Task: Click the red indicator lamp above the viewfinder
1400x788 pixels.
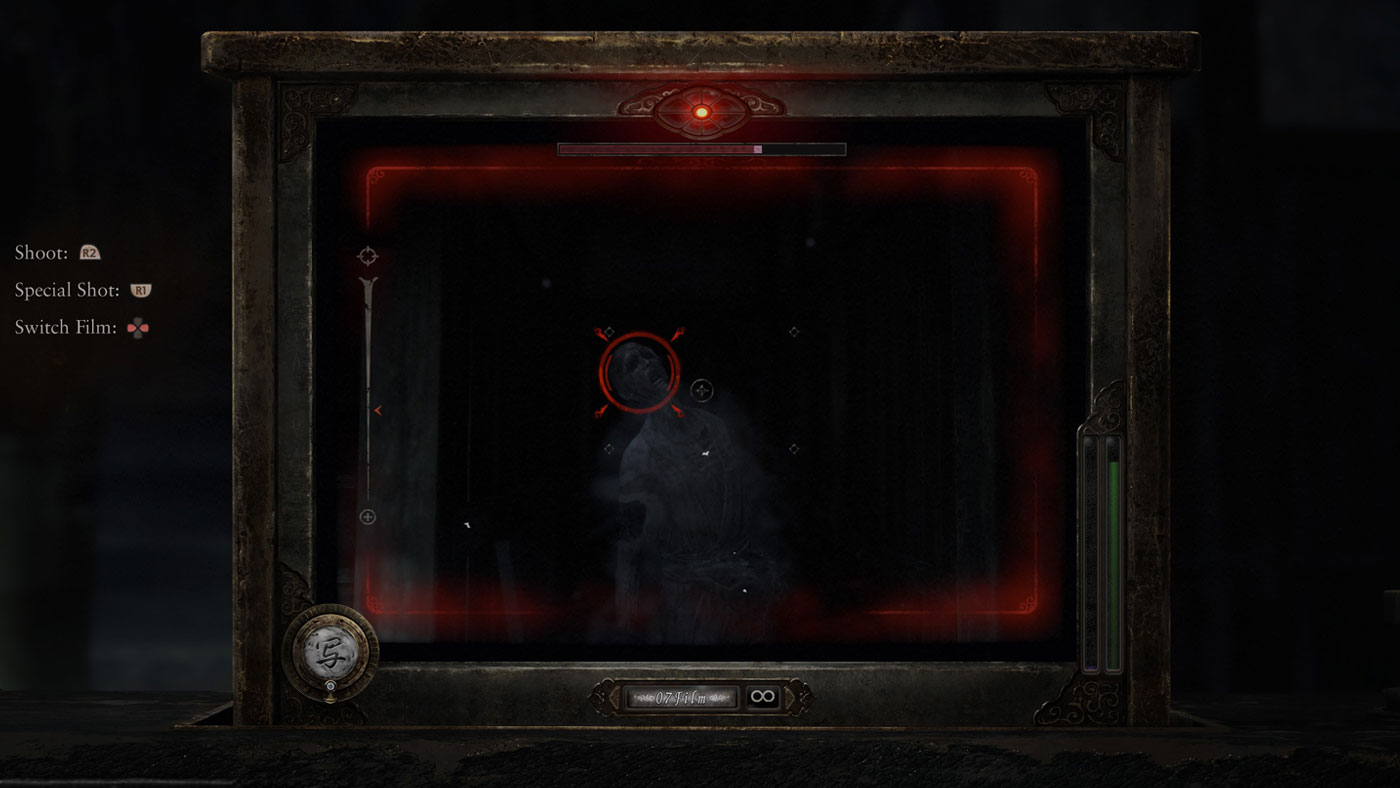Action: click(x=701, y=111)
